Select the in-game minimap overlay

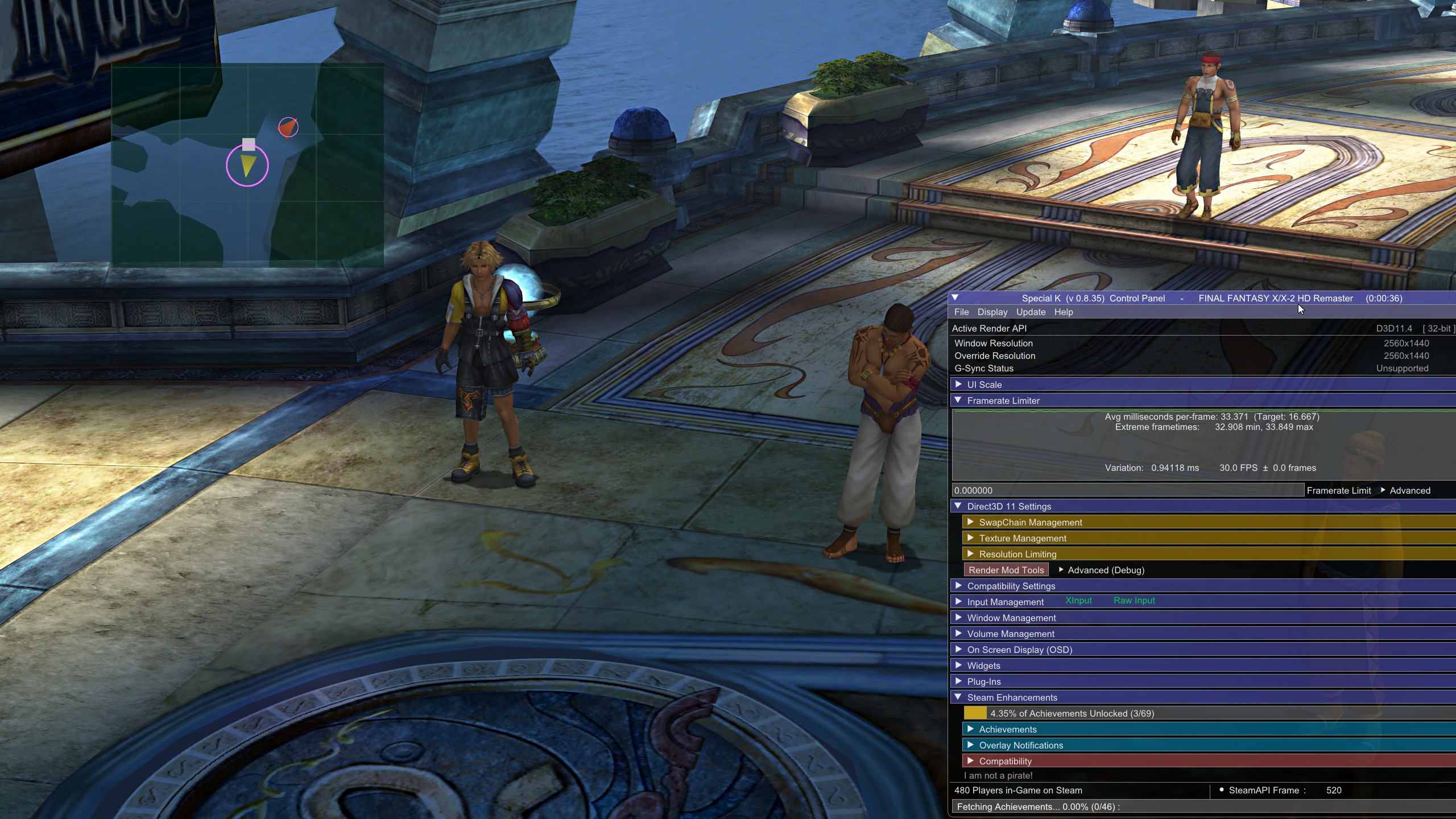247,165
